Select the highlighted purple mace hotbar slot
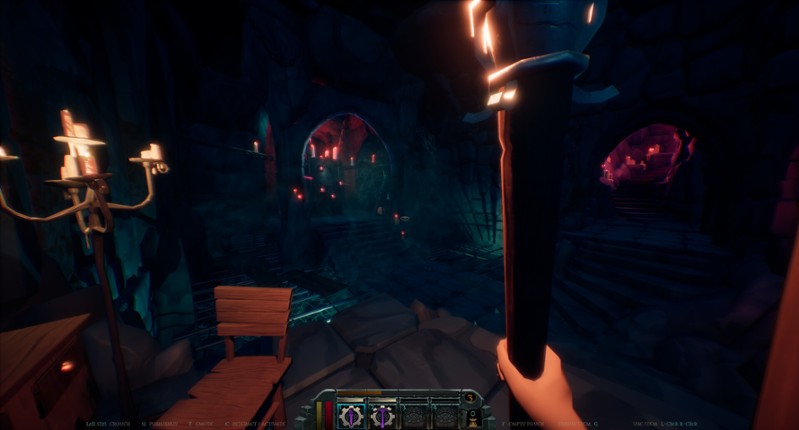 (x=352, y=414)
